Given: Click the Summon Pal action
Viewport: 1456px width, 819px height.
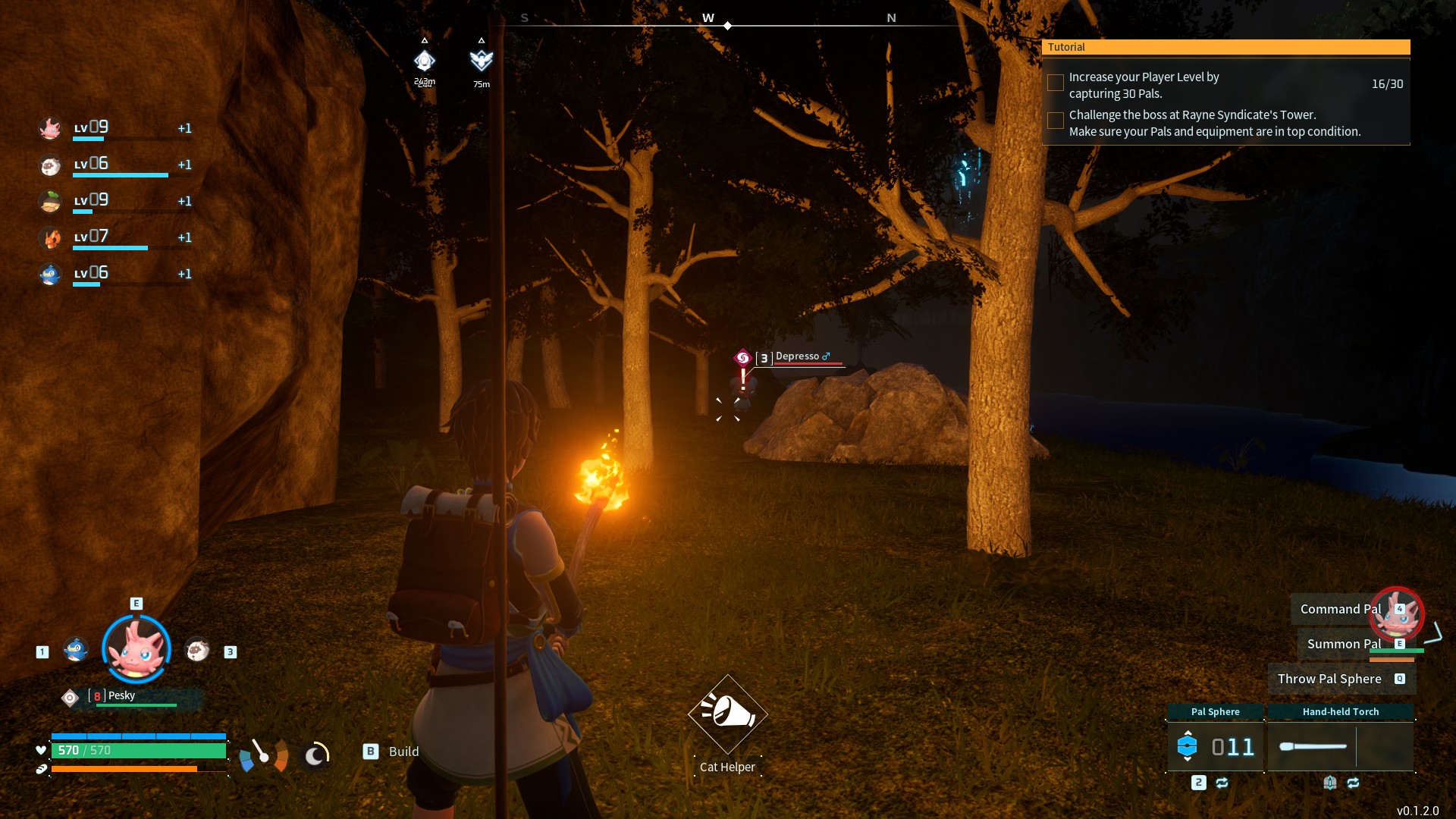Looking at the screenshot, I should pos(1344,644).
